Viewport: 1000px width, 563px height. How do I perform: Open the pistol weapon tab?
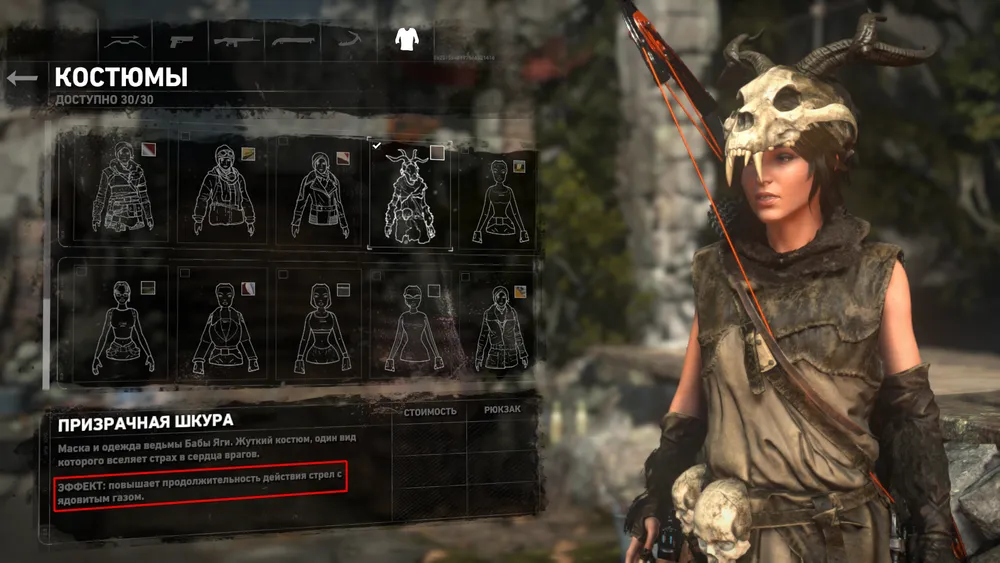pyautogui.click(x=182, y=41)
